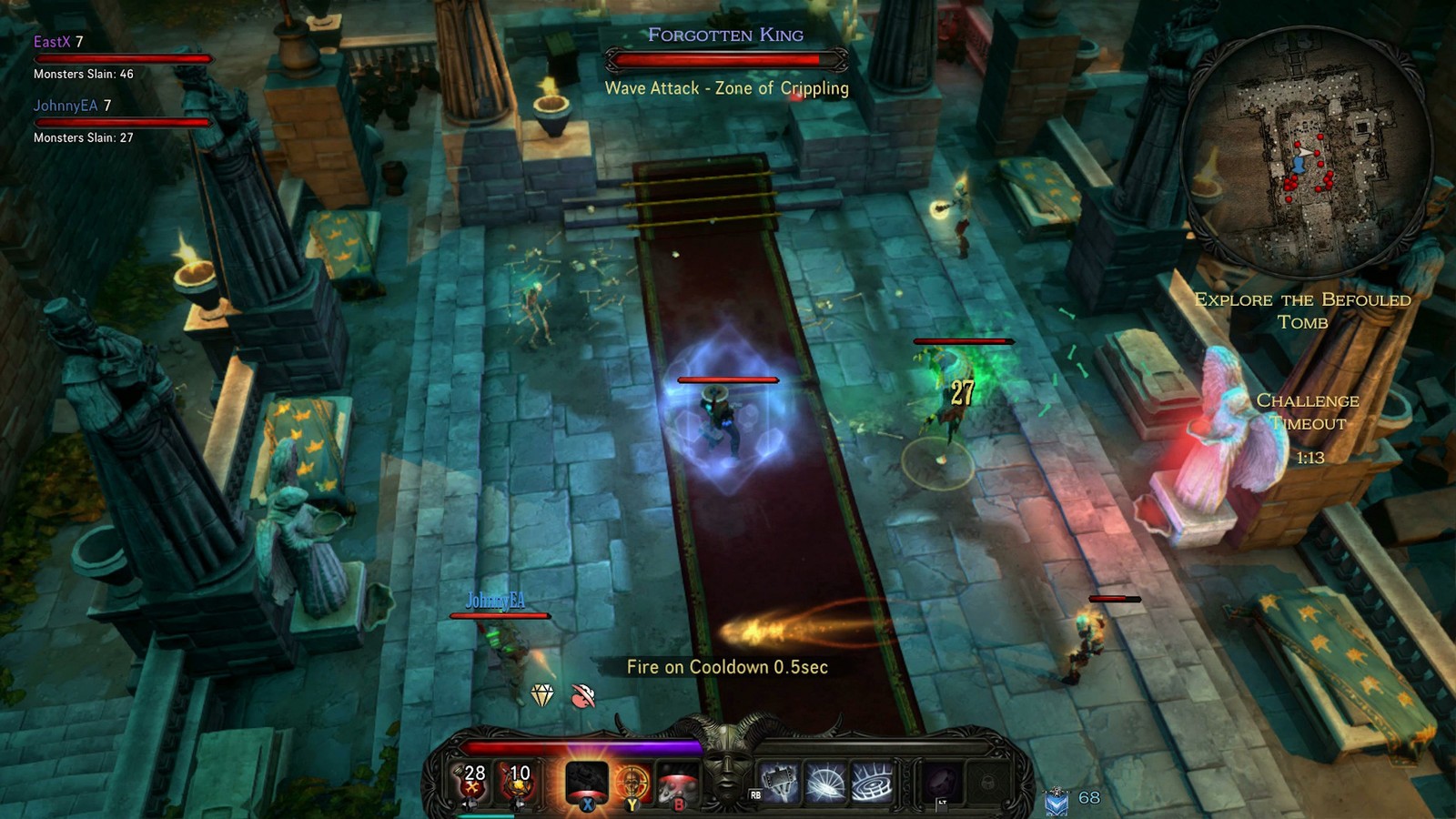Screen dimensions: 1456x819
Task: Select the spiked ring trap ability
Action: pos(871,783)
